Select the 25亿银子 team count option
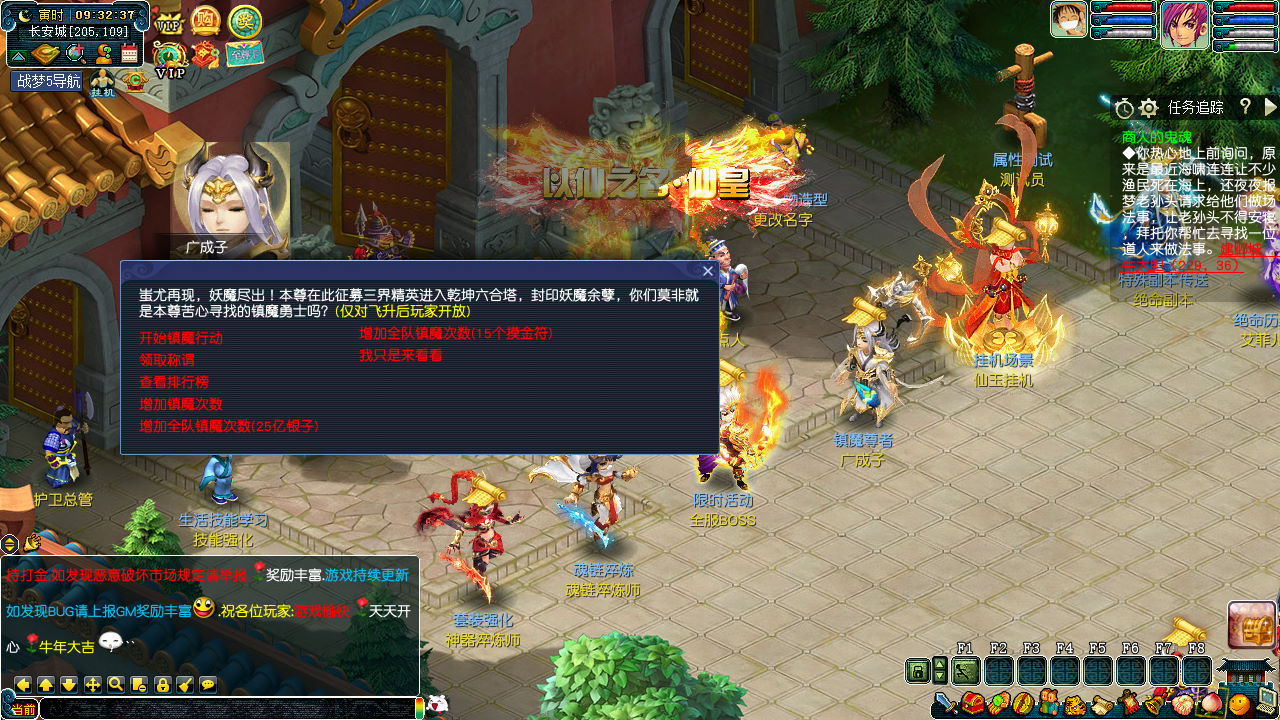The width and height of the screenshot is (1280, 720). 229,426
